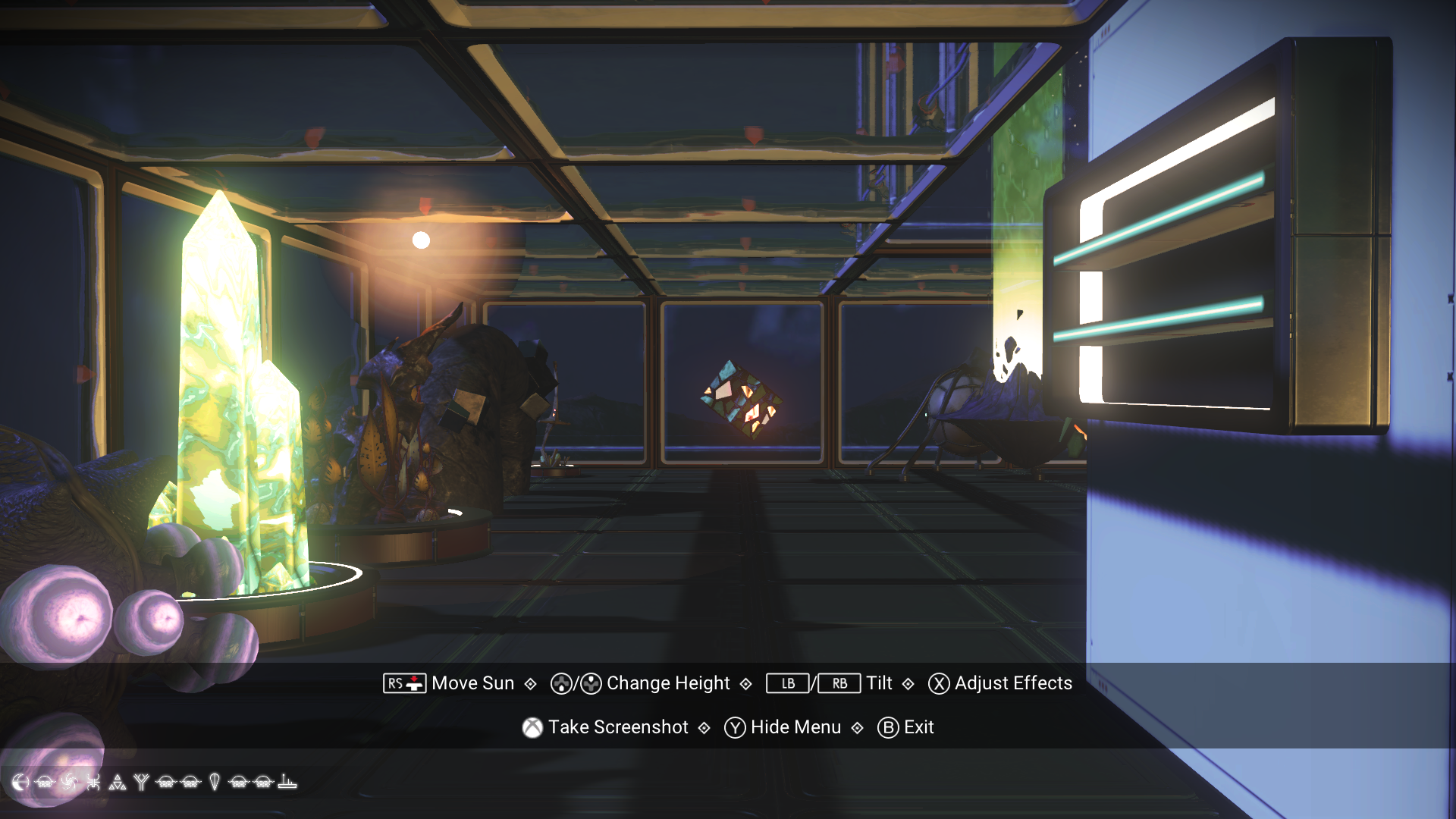Select the tree-shaped glyph
The height and width of the screenshot is (819, 1456).
point(142,782)
